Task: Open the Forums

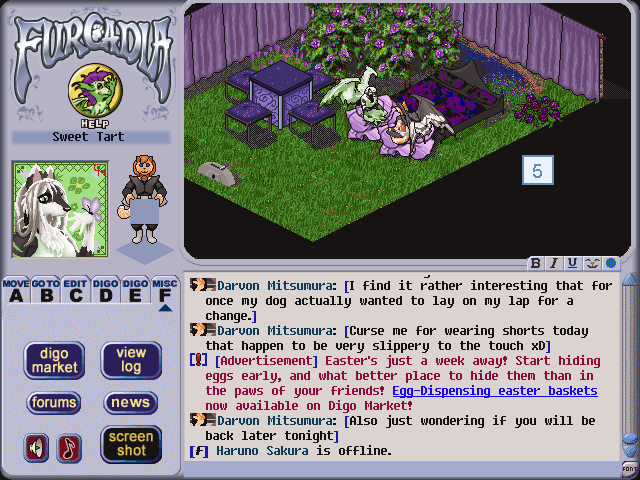Action: (54, 403)
